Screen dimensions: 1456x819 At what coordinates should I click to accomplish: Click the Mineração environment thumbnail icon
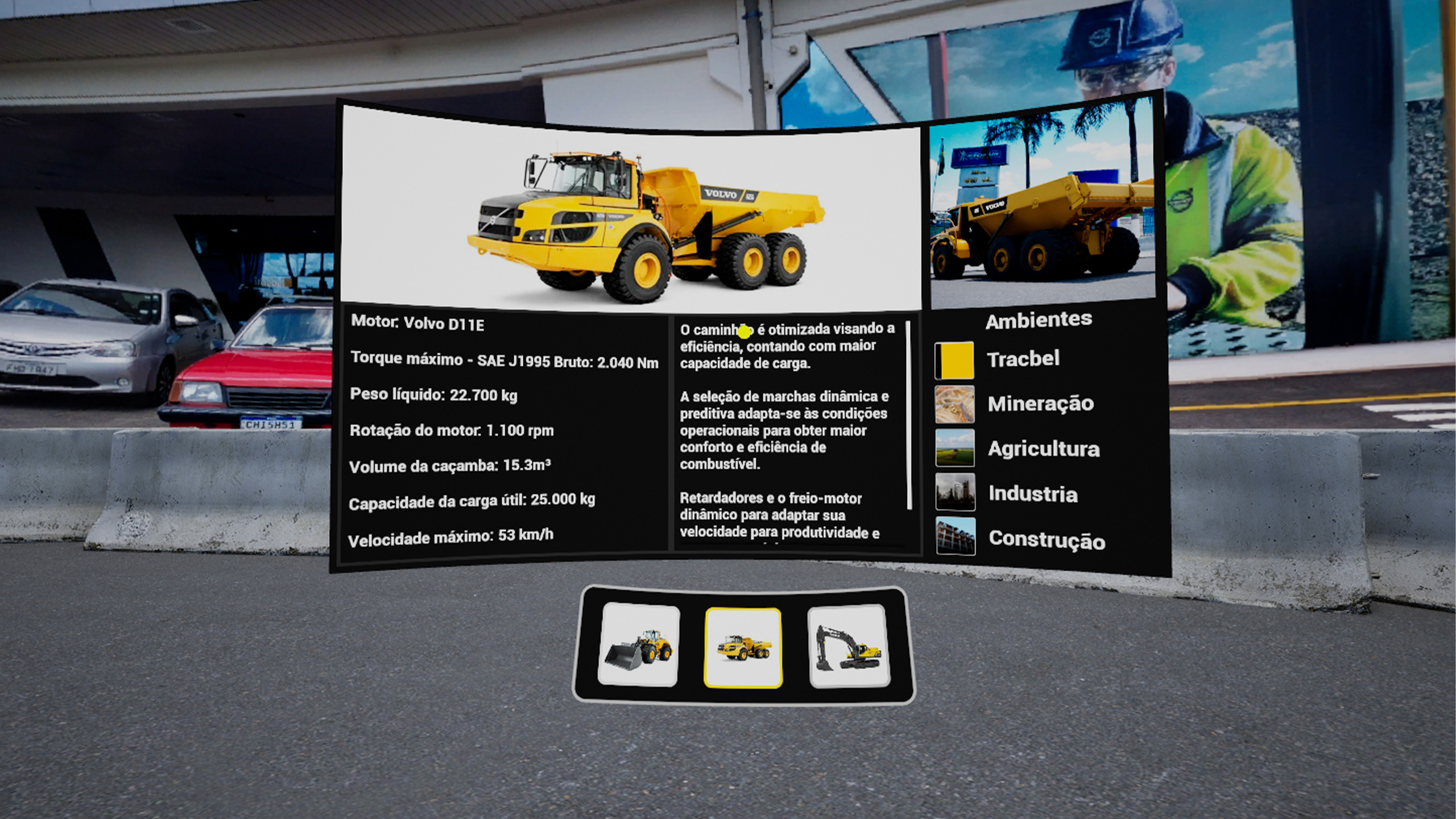click(955, 404)
